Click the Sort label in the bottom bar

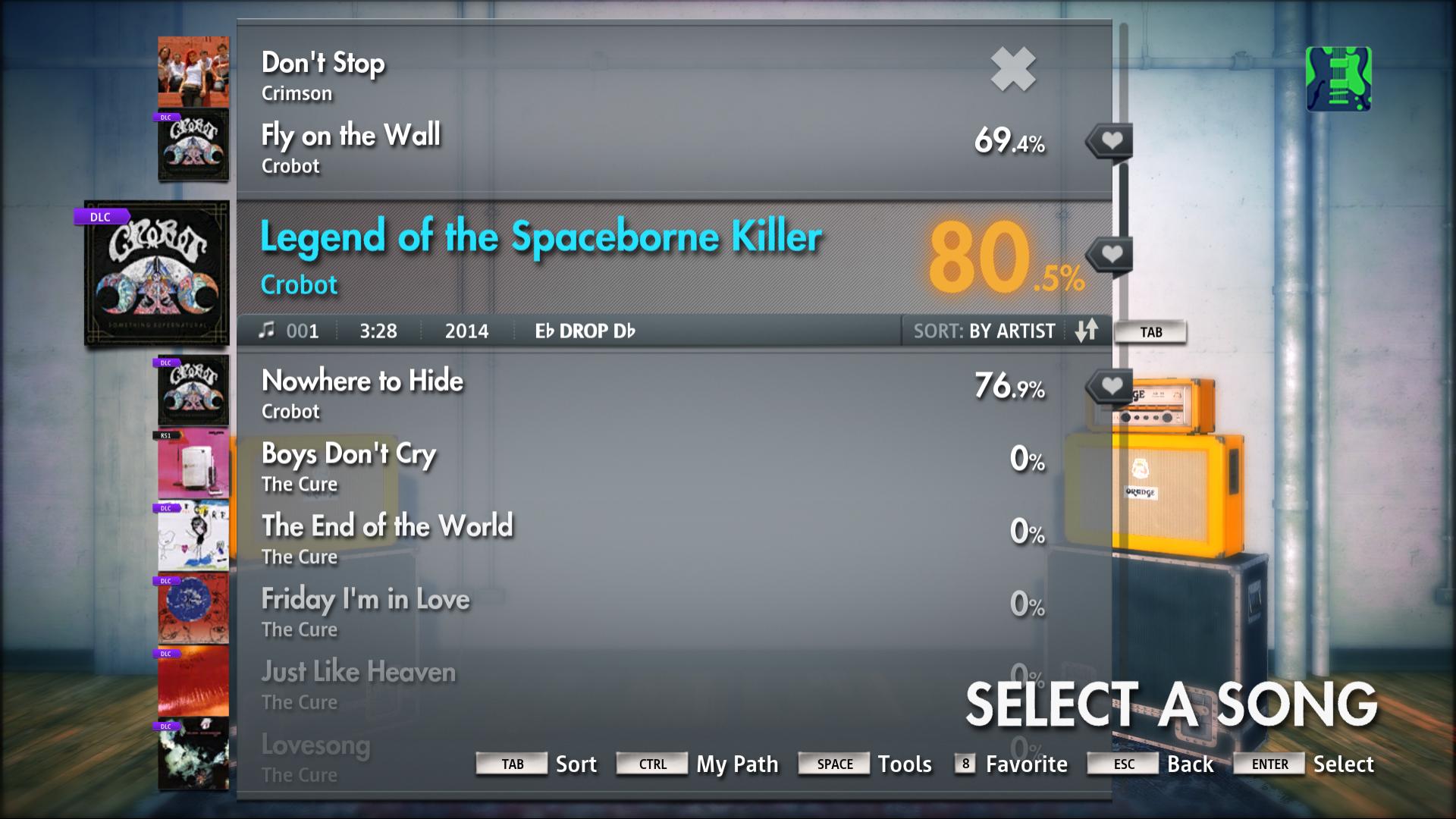(x=576, y=764)
